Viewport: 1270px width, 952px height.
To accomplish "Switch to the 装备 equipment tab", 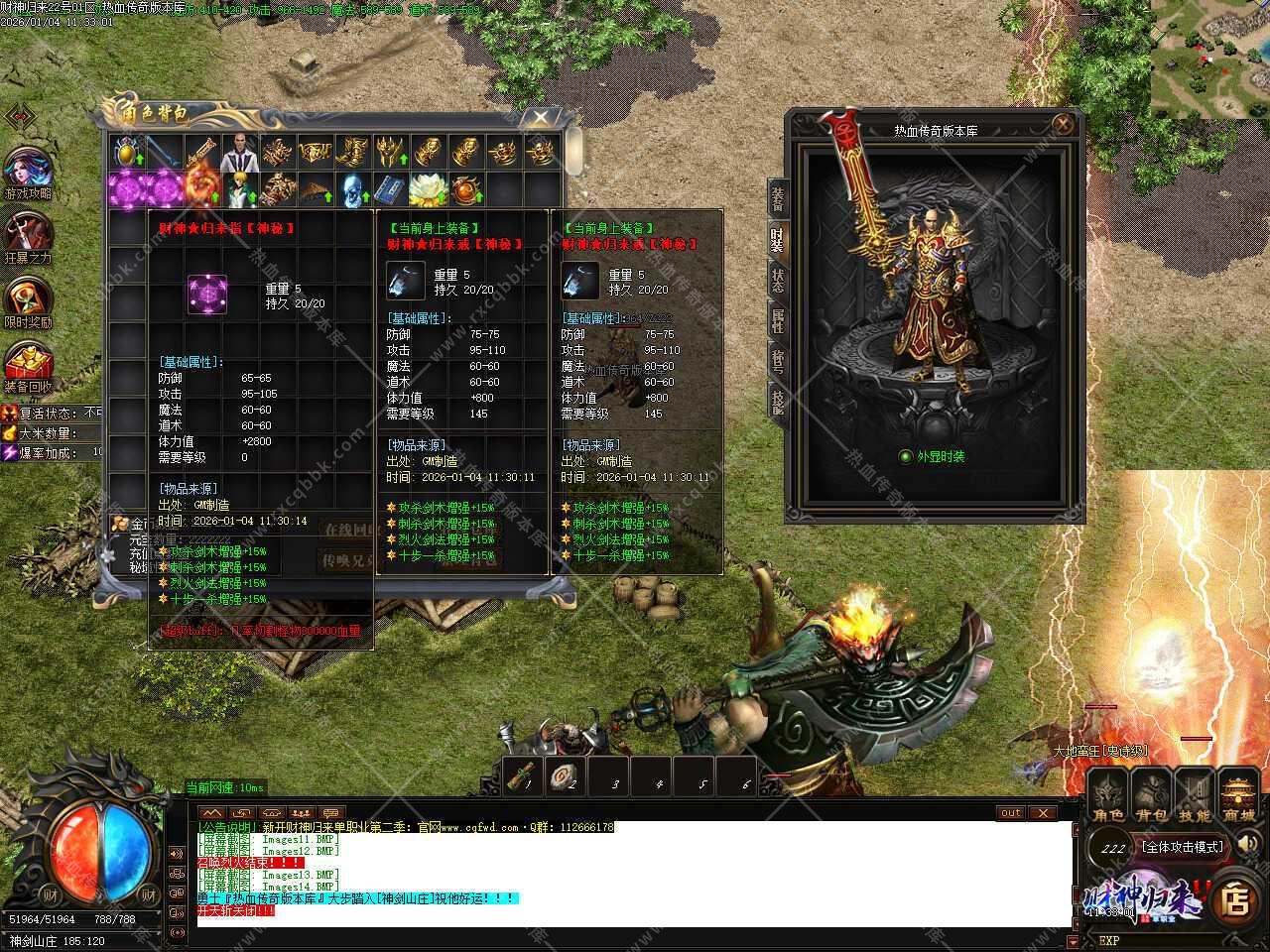I will click(778, 198).
